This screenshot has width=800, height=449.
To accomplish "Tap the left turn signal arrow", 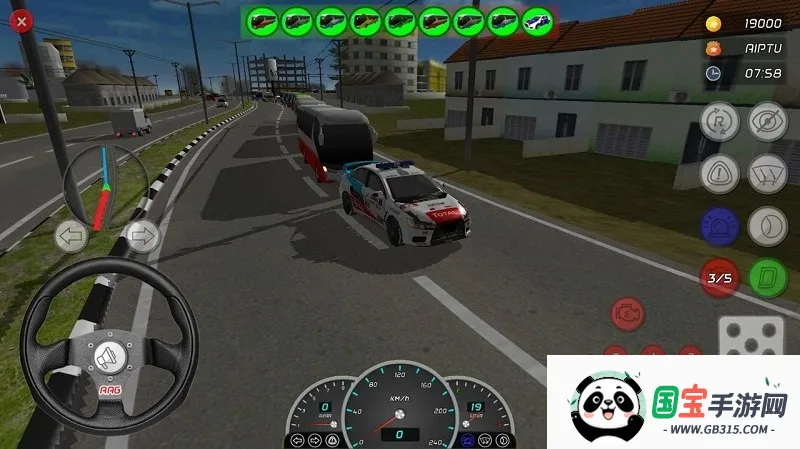I will click(70, 237).
